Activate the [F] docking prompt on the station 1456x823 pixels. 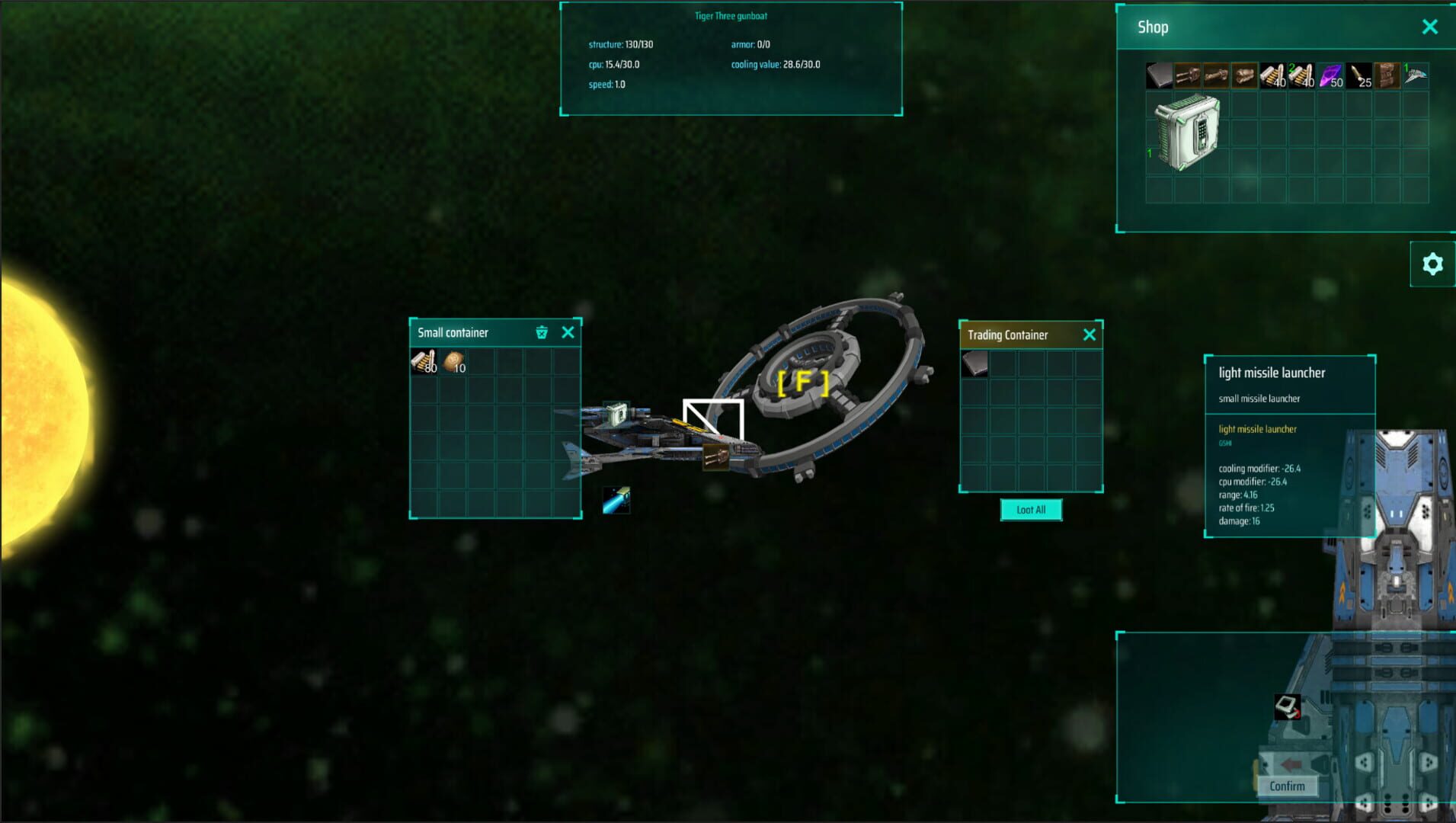pos(803,383)
